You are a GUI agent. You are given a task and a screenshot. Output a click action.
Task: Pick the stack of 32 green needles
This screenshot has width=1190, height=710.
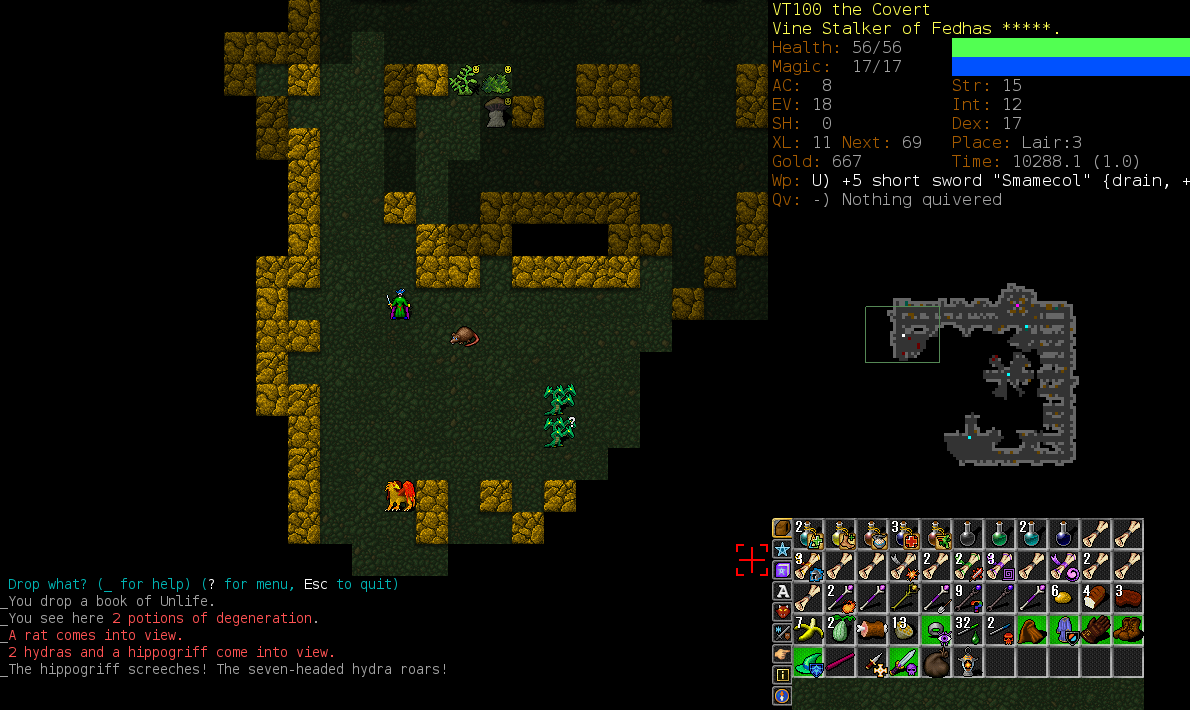coord(968,630)
